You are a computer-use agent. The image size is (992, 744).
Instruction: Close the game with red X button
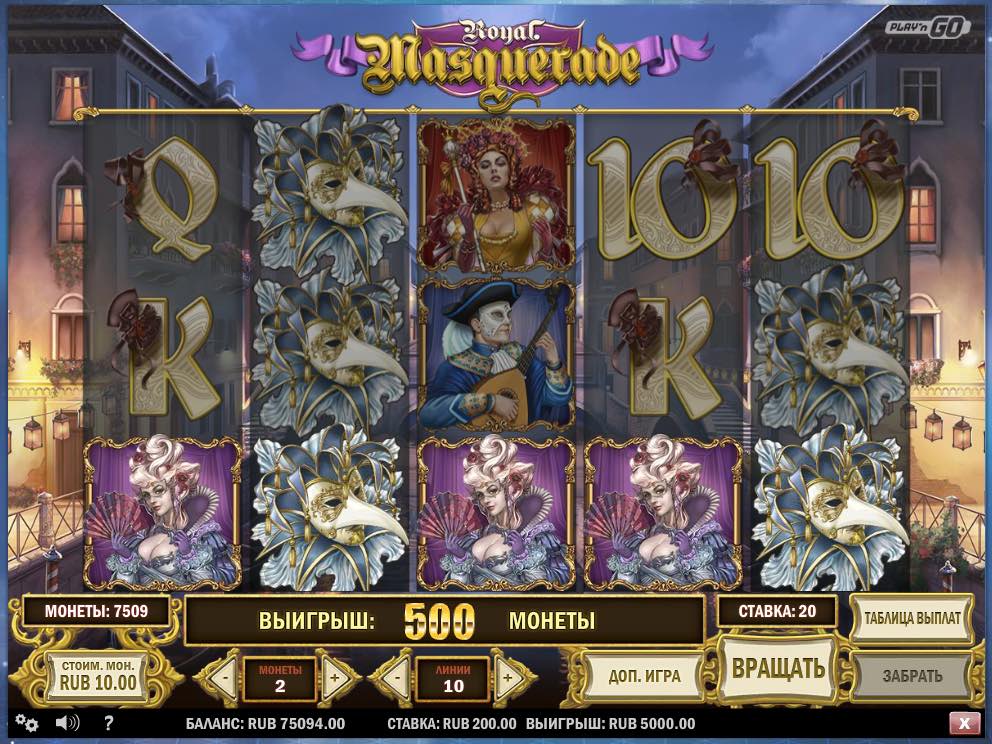click(964, 723)
